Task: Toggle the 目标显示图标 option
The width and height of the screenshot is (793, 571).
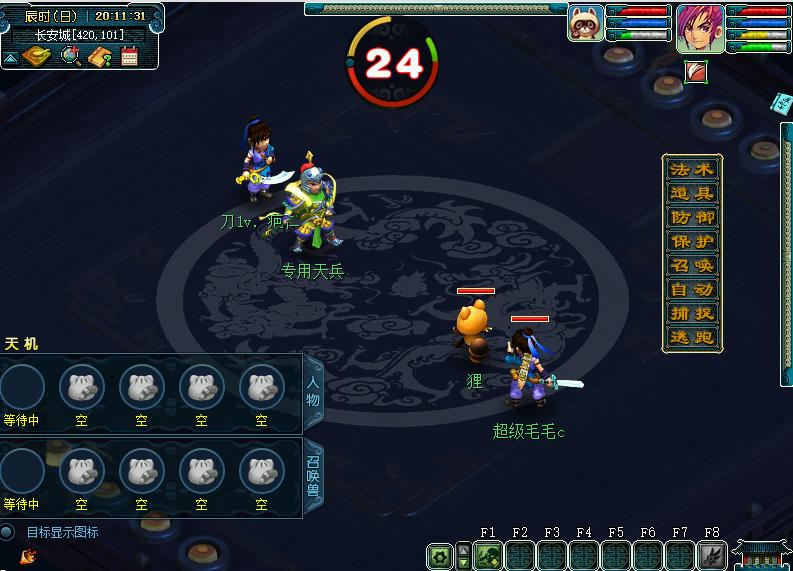Action: point(8,533)
